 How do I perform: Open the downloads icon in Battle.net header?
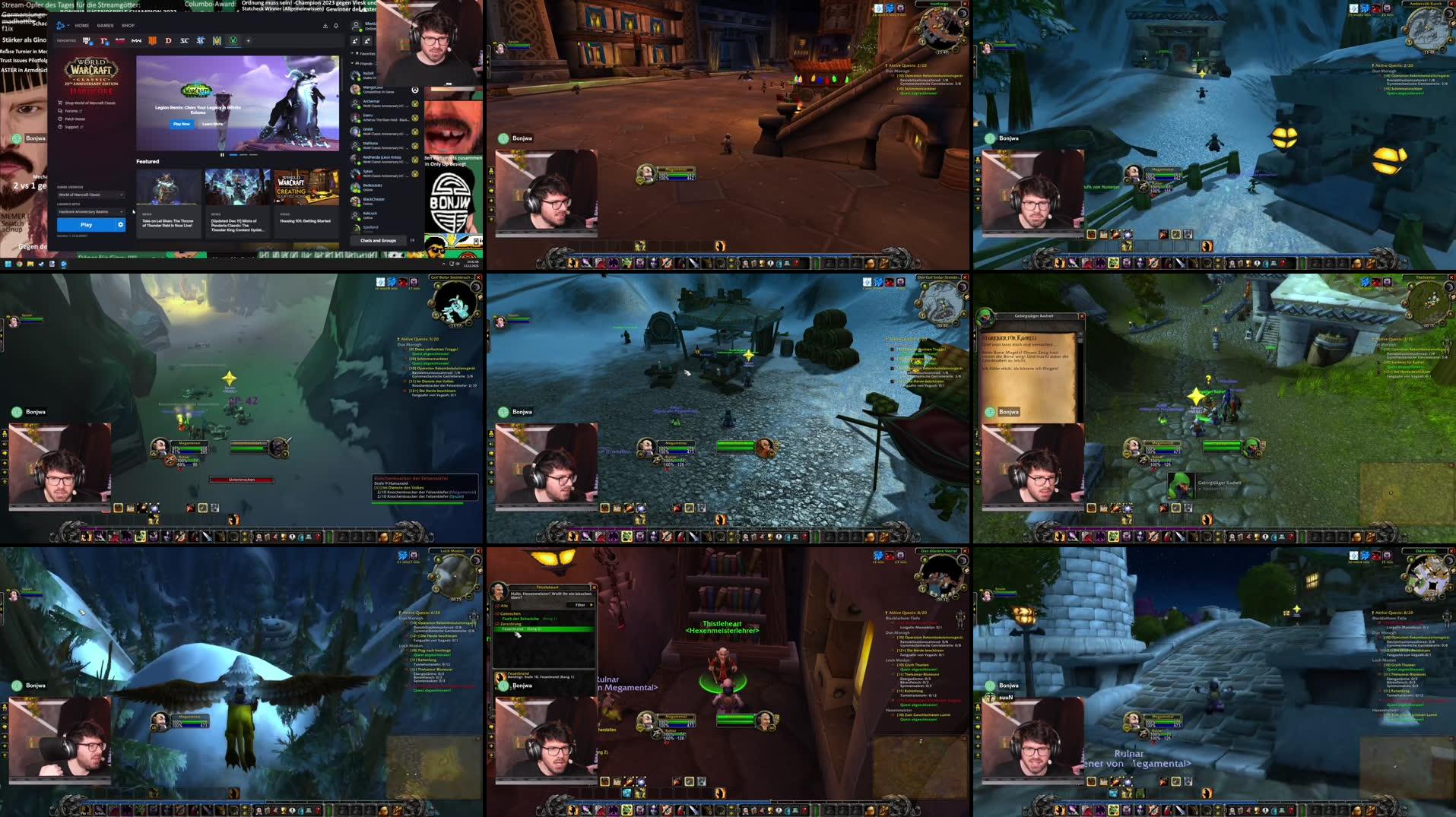pyautogui.click(x=325, y=26)
